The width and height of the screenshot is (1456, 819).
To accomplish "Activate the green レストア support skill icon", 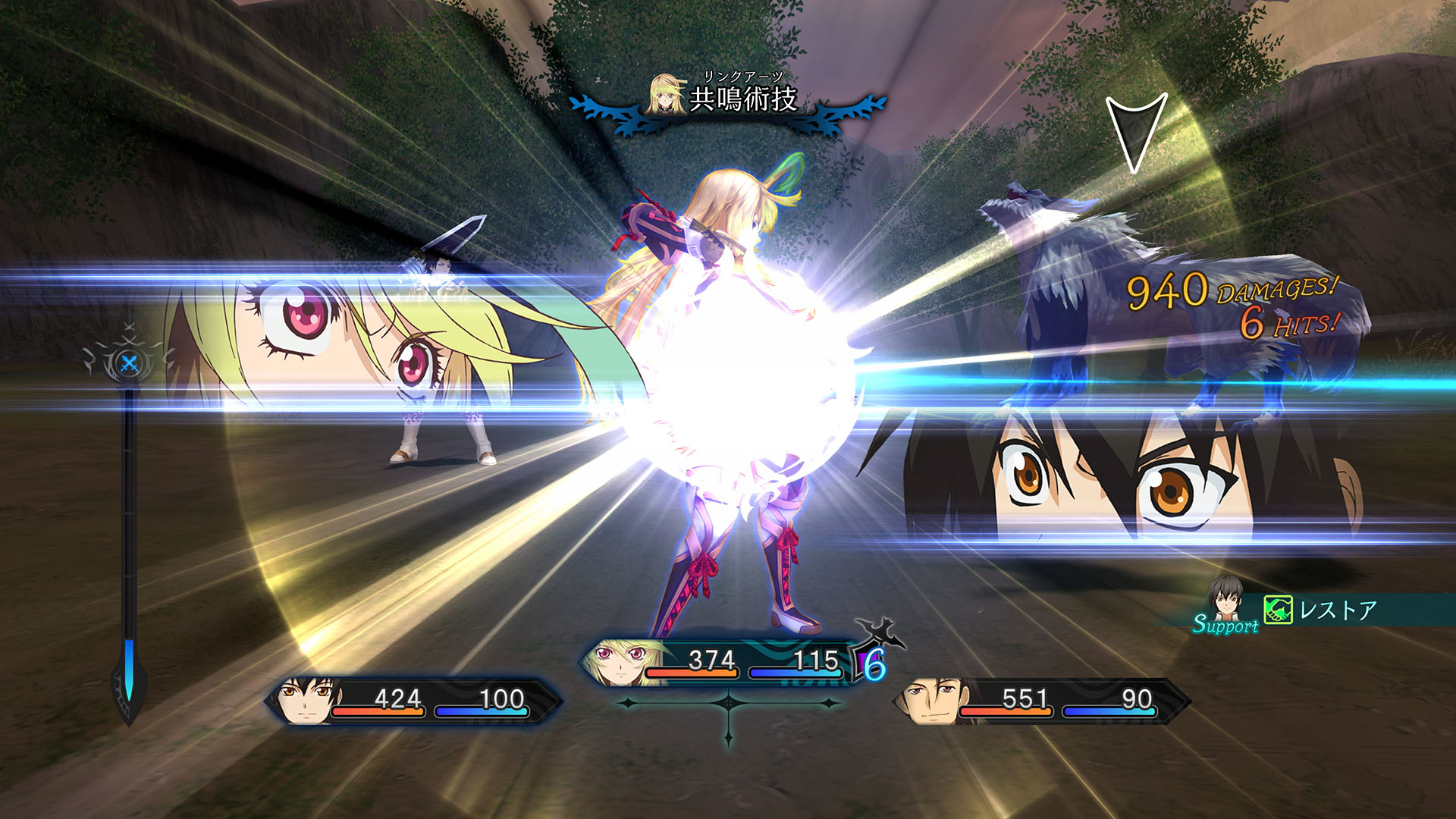I will click(x=1278, y=610).
